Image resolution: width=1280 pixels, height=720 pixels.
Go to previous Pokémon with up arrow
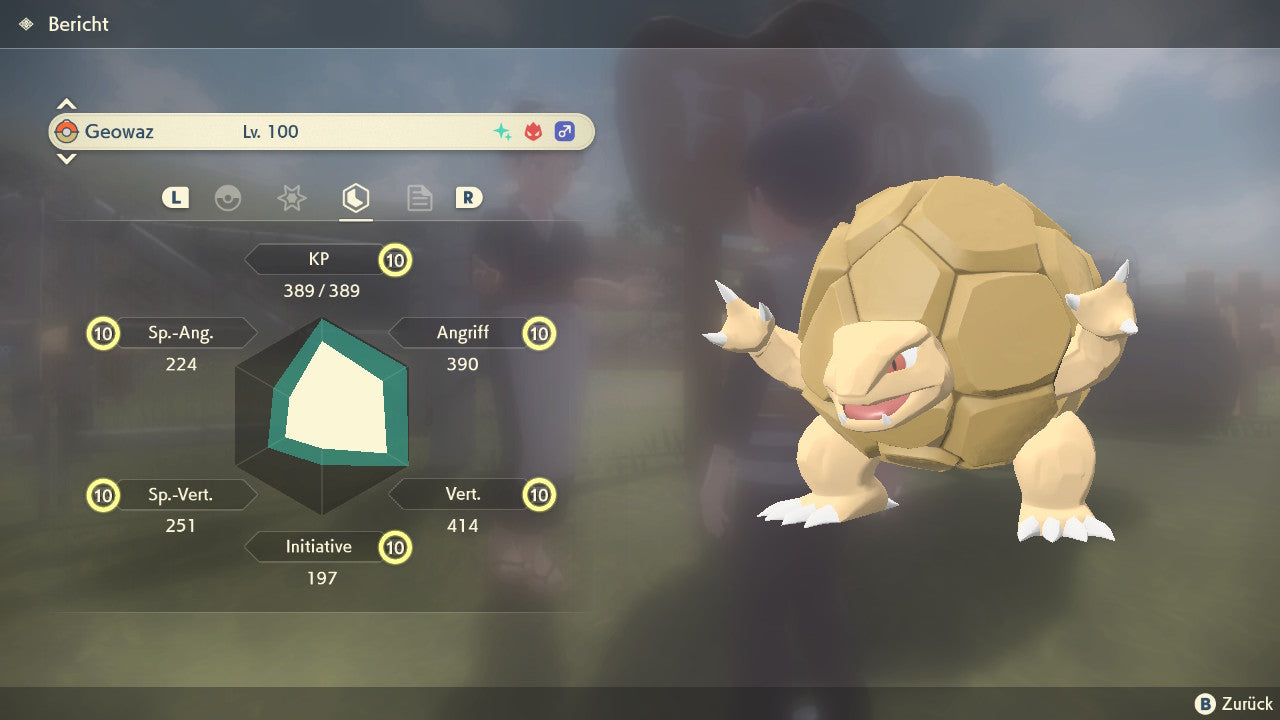[66, 104]
